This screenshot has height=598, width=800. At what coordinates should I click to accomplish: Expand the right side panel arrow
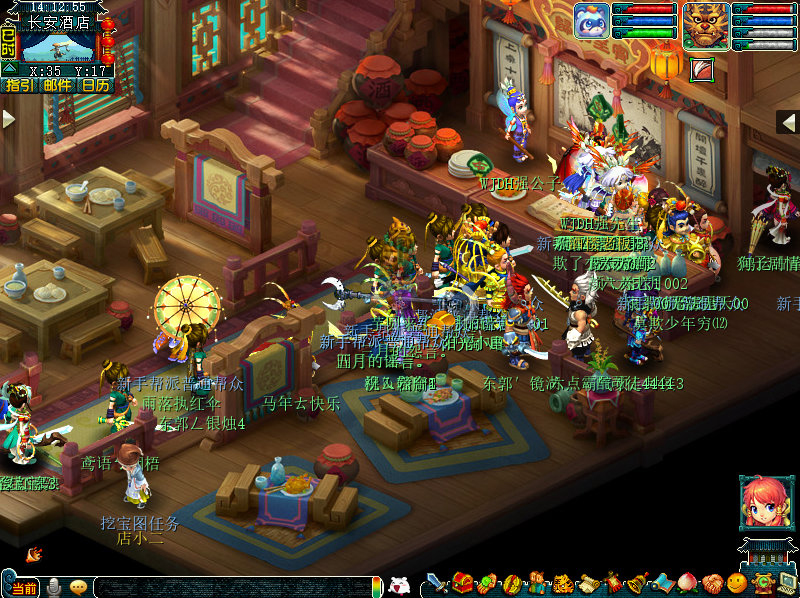click(788, 121)
